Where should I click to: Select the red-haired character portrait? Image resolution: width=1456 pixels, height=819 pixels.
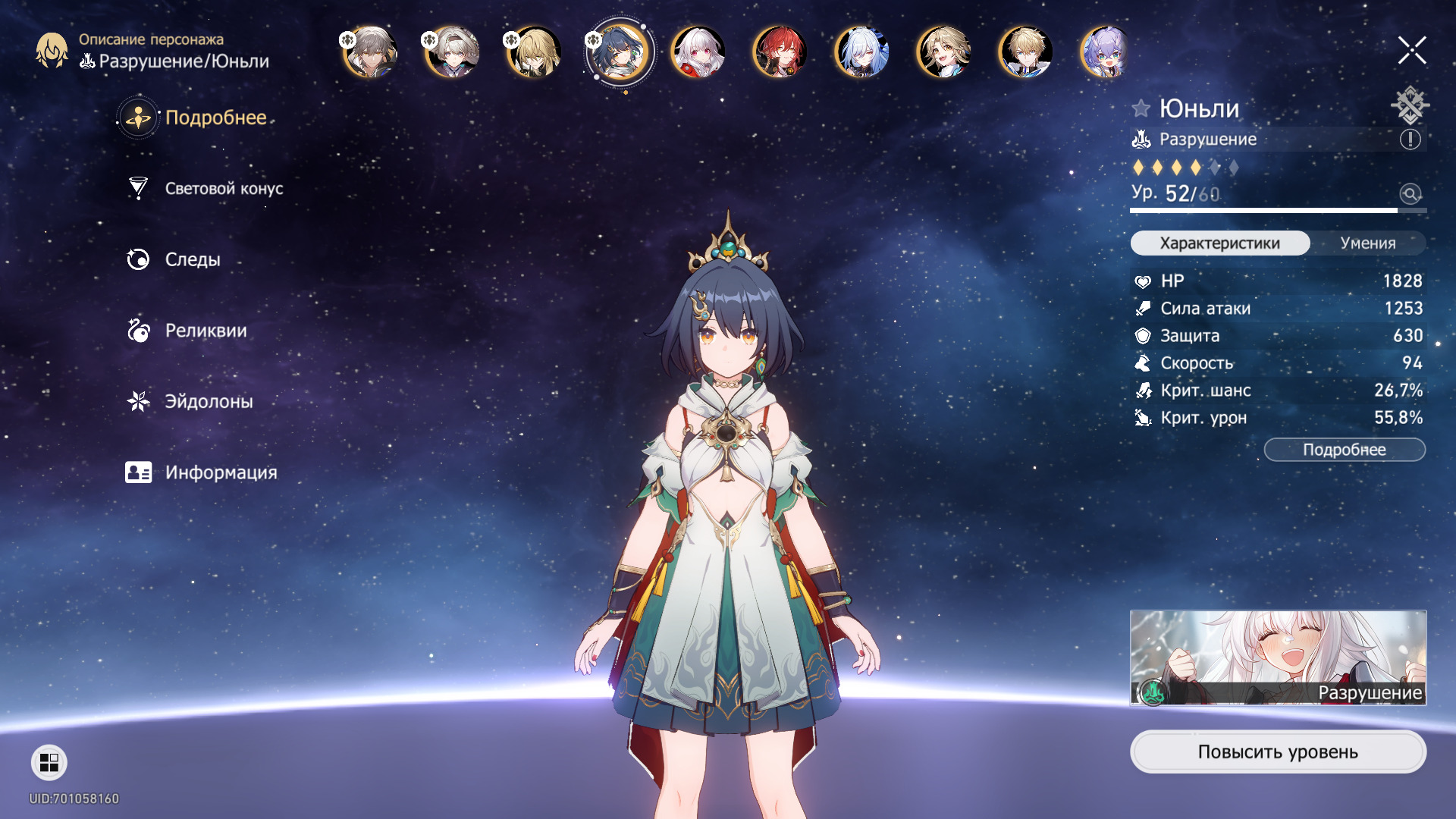click(x=780, y=52)
